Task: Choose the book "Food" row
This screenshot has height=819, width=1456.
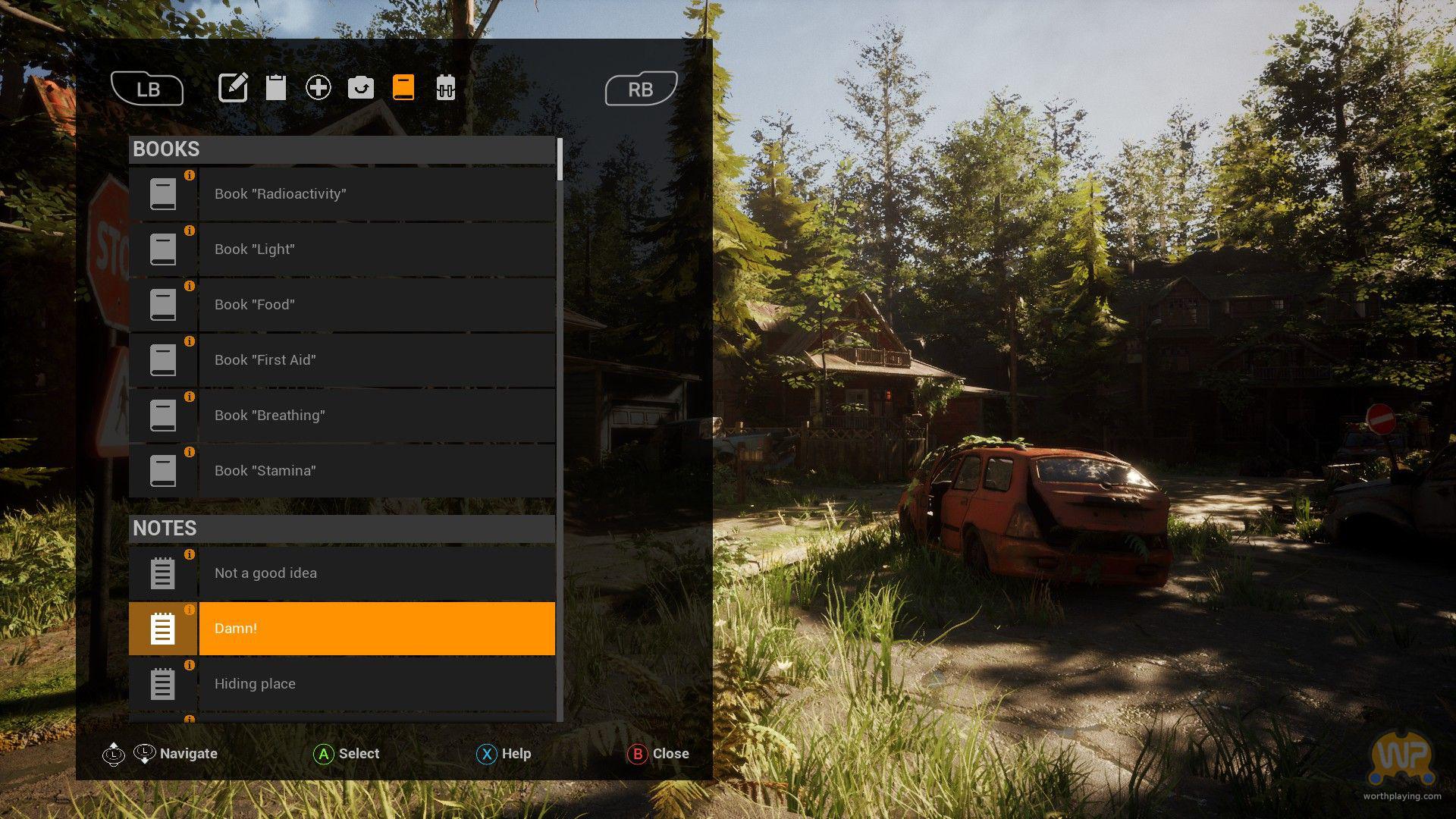Action: point(343,305)
